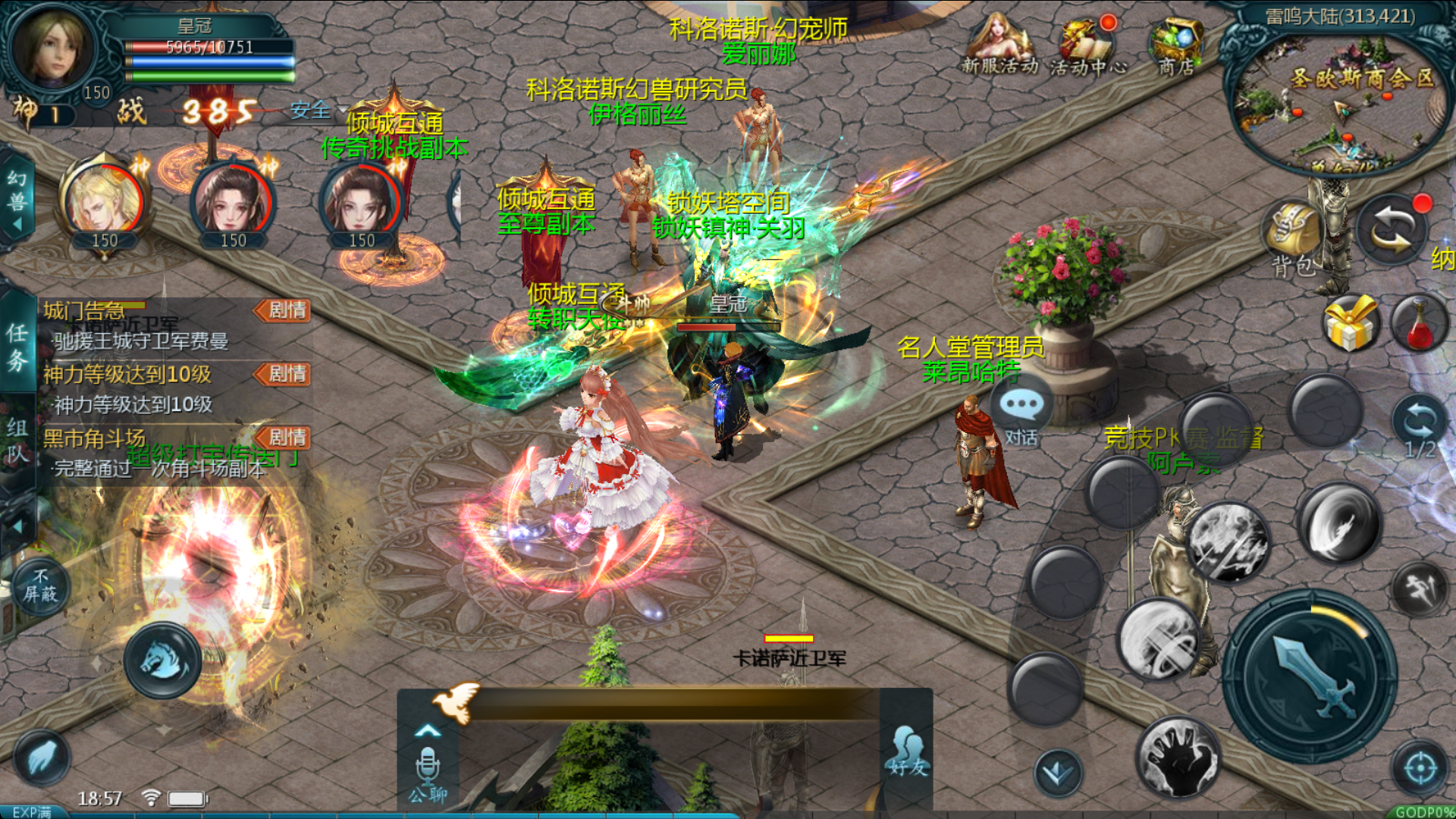The image size is (1456, 819).
Task: Use the red potion flask
Action: (1419, 325)
